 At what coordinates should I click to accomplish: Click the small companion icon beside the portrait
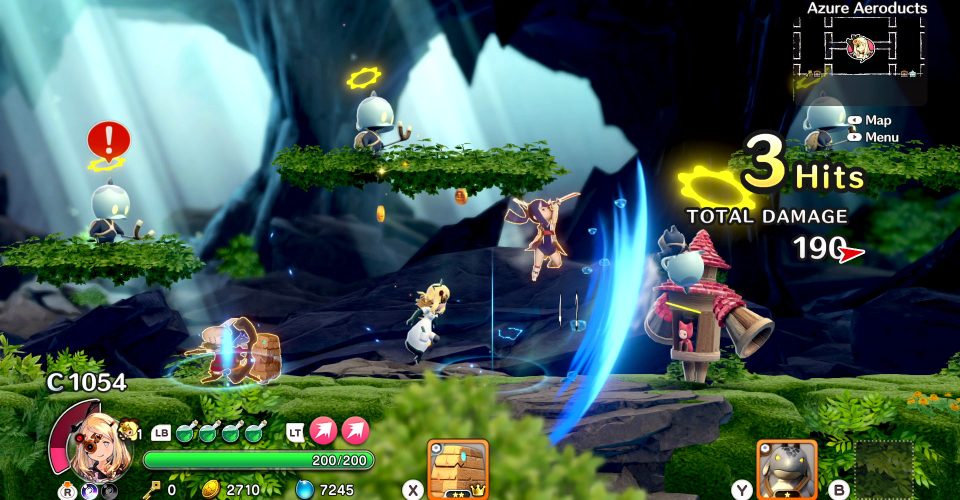click(128, 431)
